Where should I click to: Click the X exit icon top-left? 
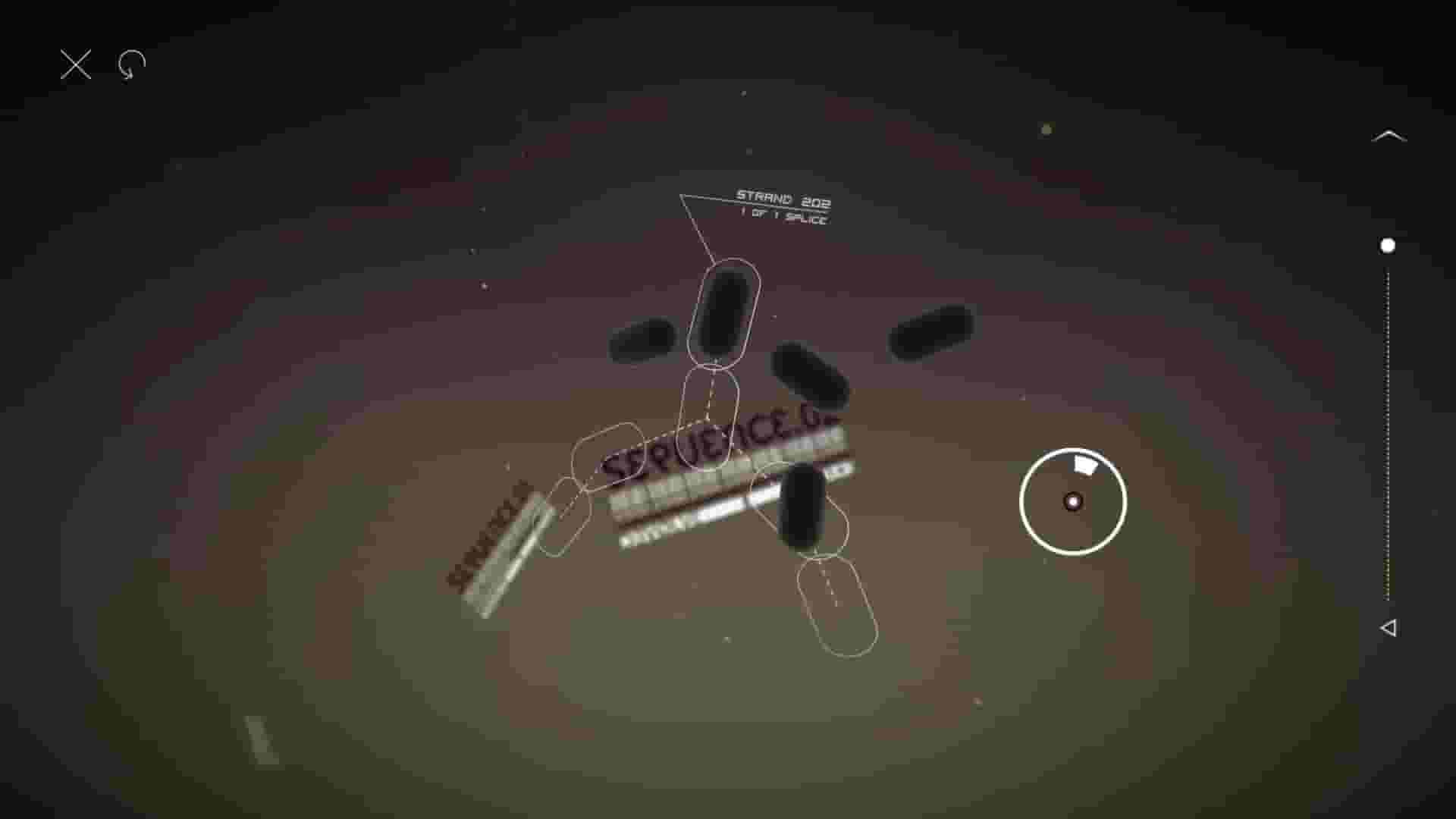tap(75, 64)
